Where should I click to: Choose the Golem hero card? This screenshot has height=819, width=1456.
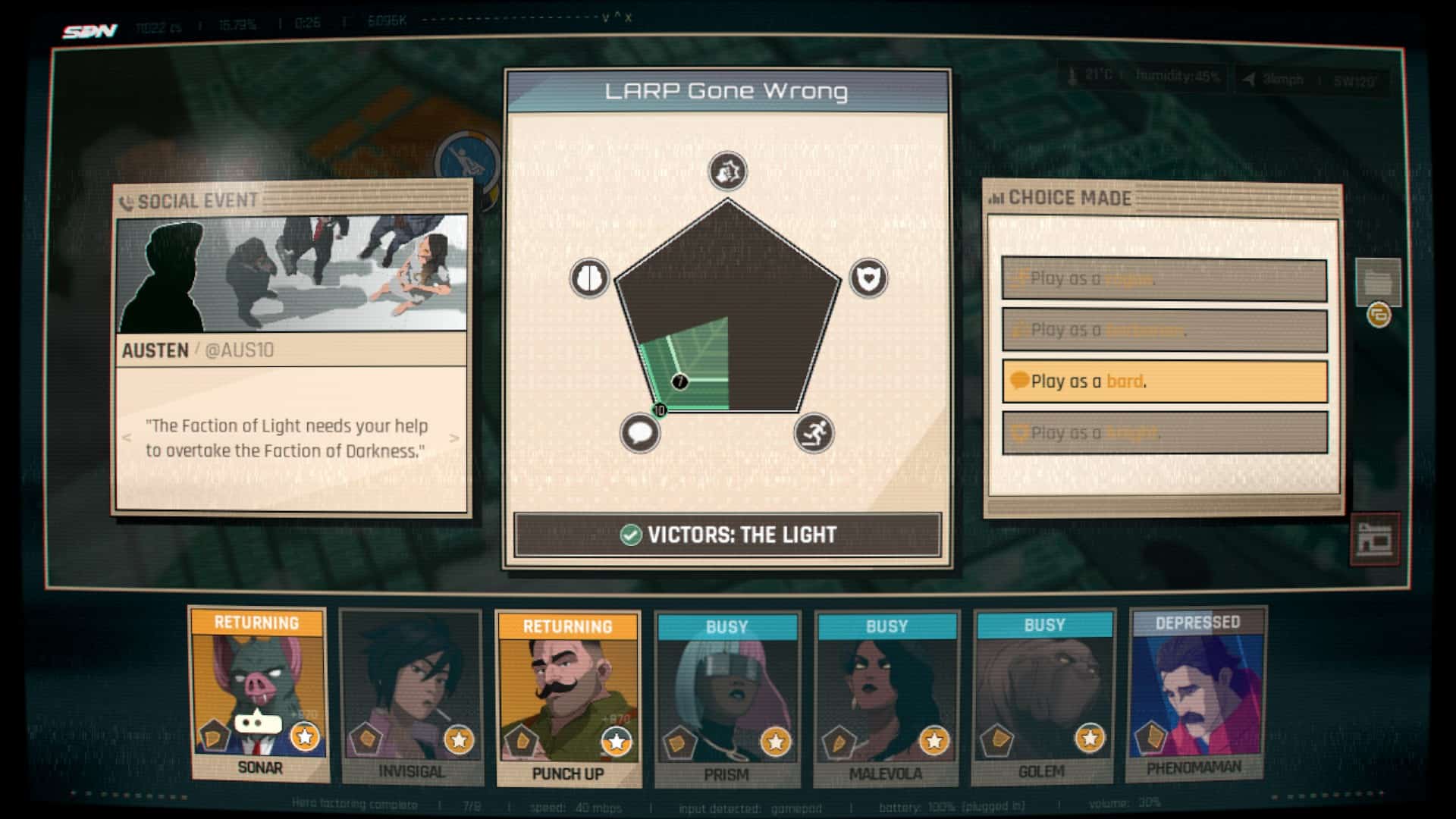(1043, 698)
